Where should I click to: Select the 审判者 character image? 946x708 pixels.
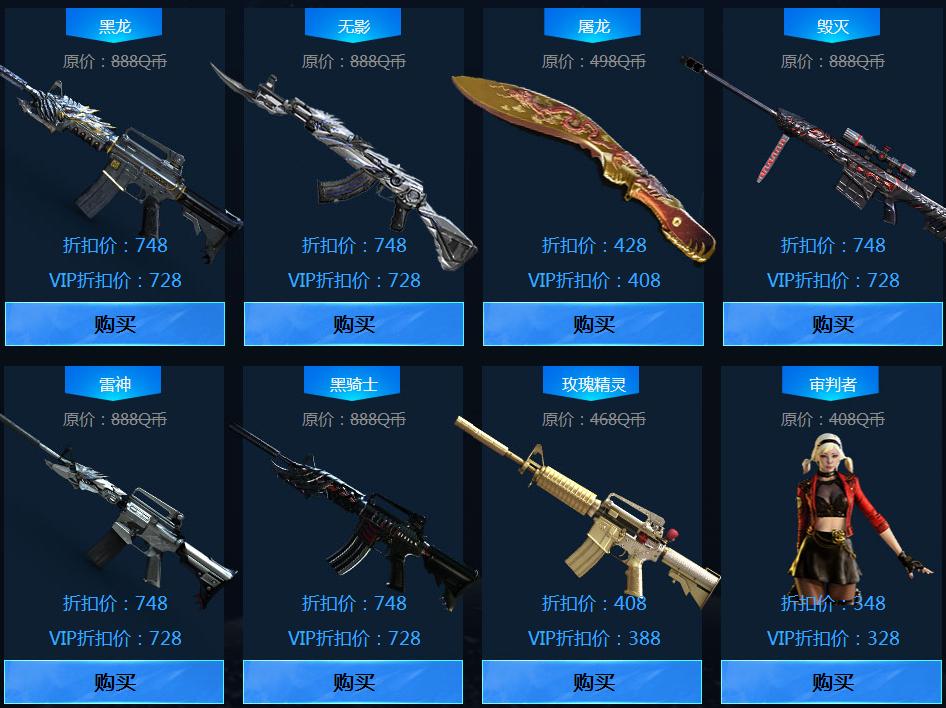[847, 510]
